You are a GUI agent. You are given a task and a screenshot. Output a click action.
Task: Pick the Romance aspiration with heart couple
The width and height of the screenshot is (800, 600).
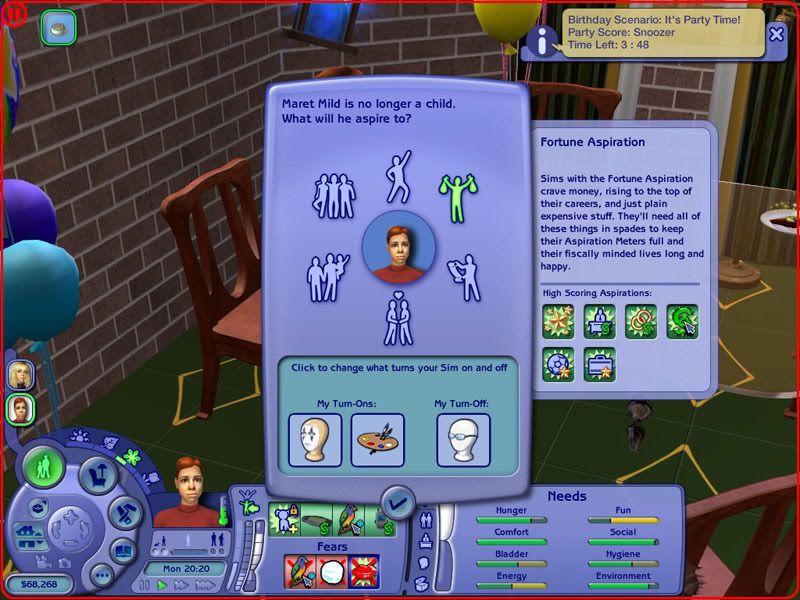coord(398,318)
